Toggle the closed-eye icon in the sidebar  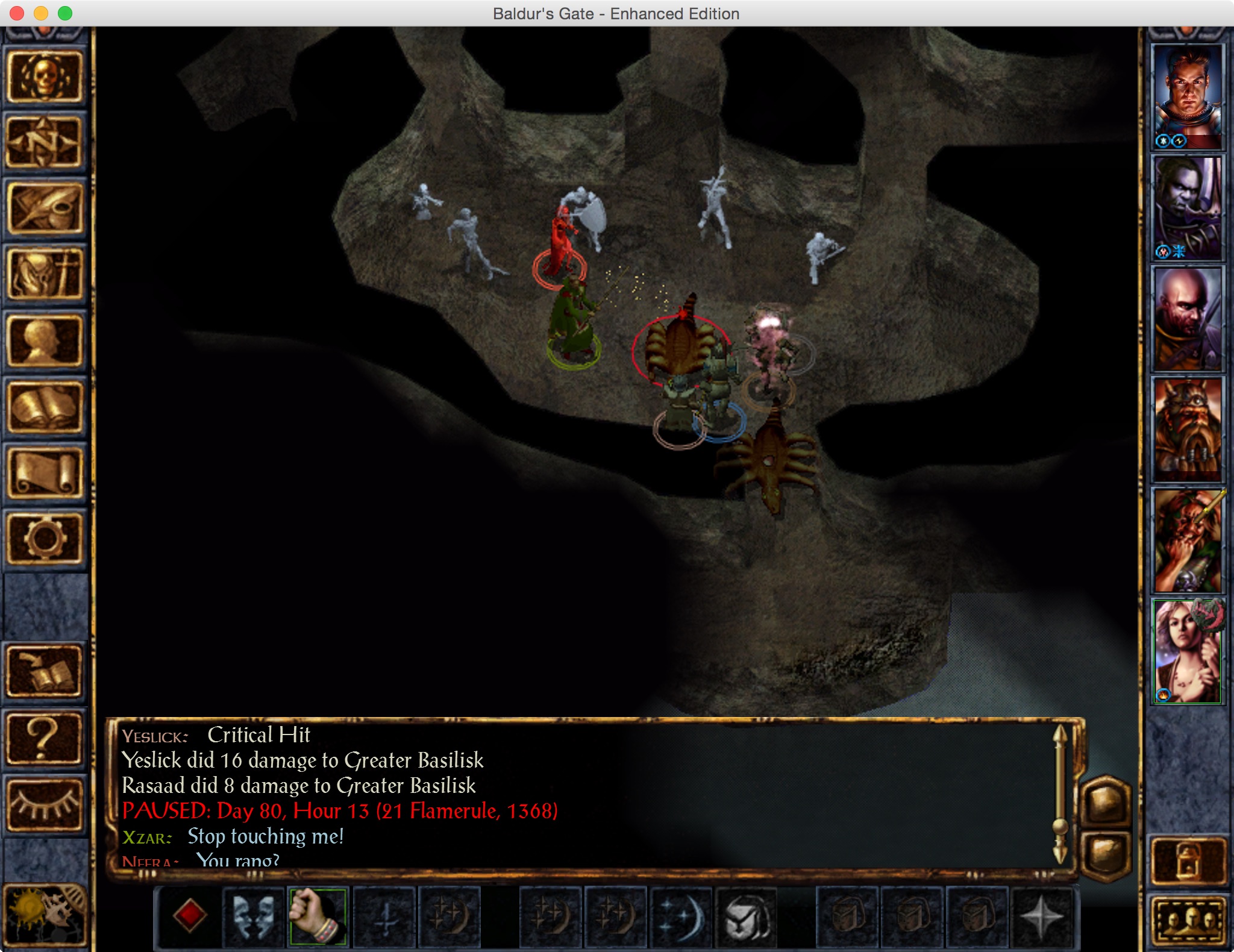45,805
